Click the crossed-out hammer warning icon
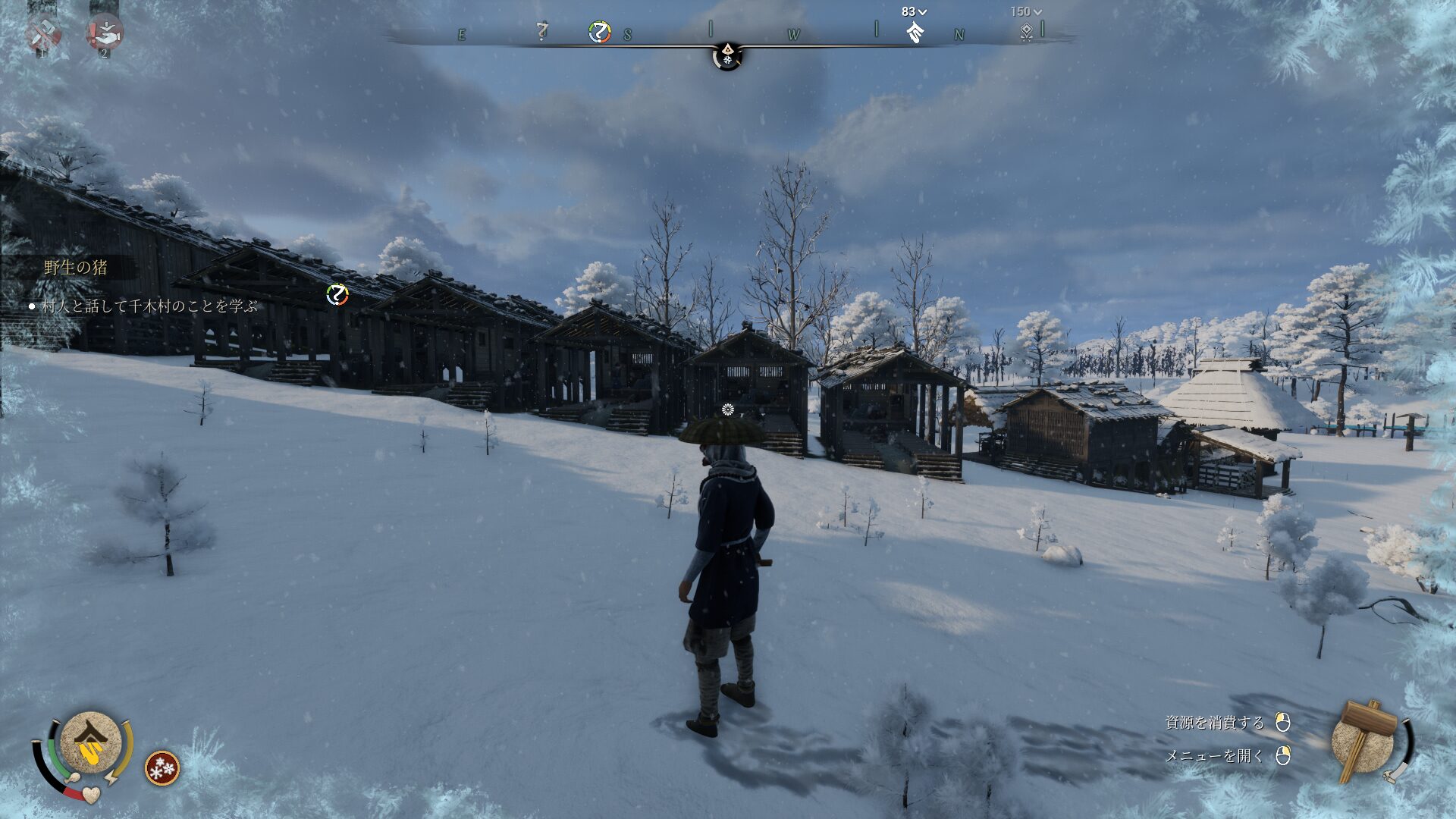Screen dimensions: 1456x819 [x=44, y=33]
